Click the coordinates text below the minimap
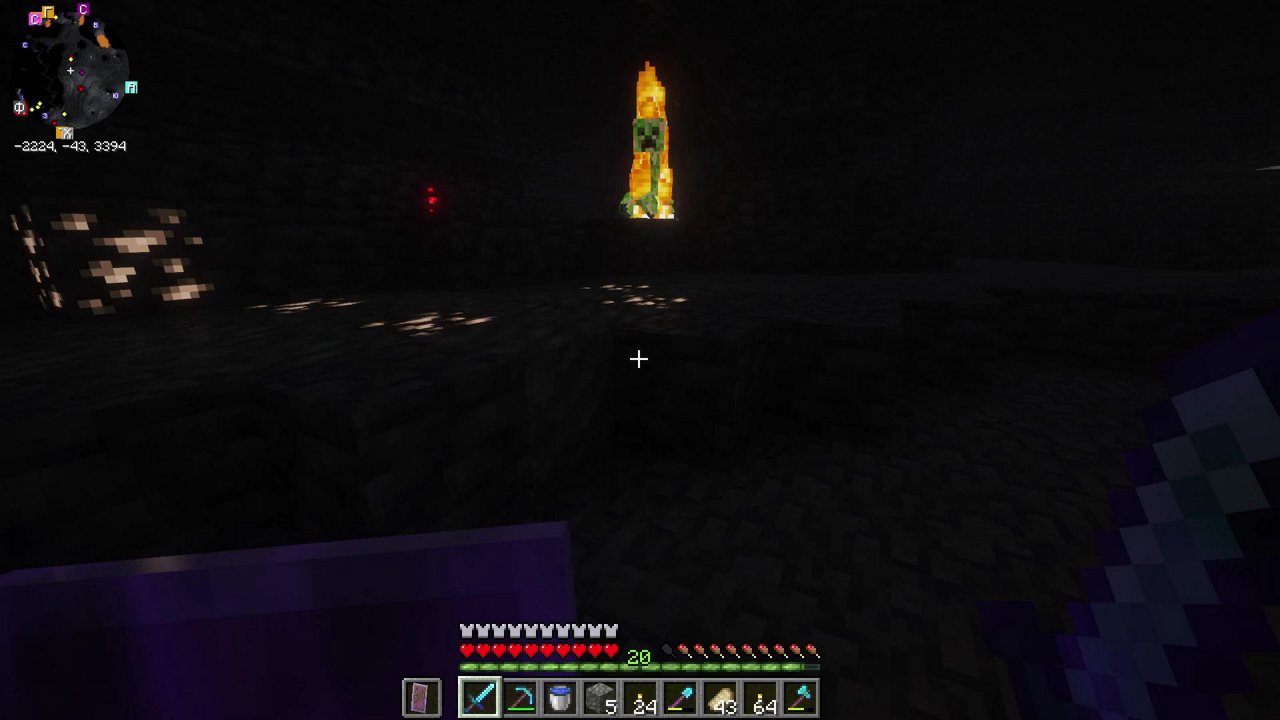This screenshot has width=1280, height=720. click(69, 146)
